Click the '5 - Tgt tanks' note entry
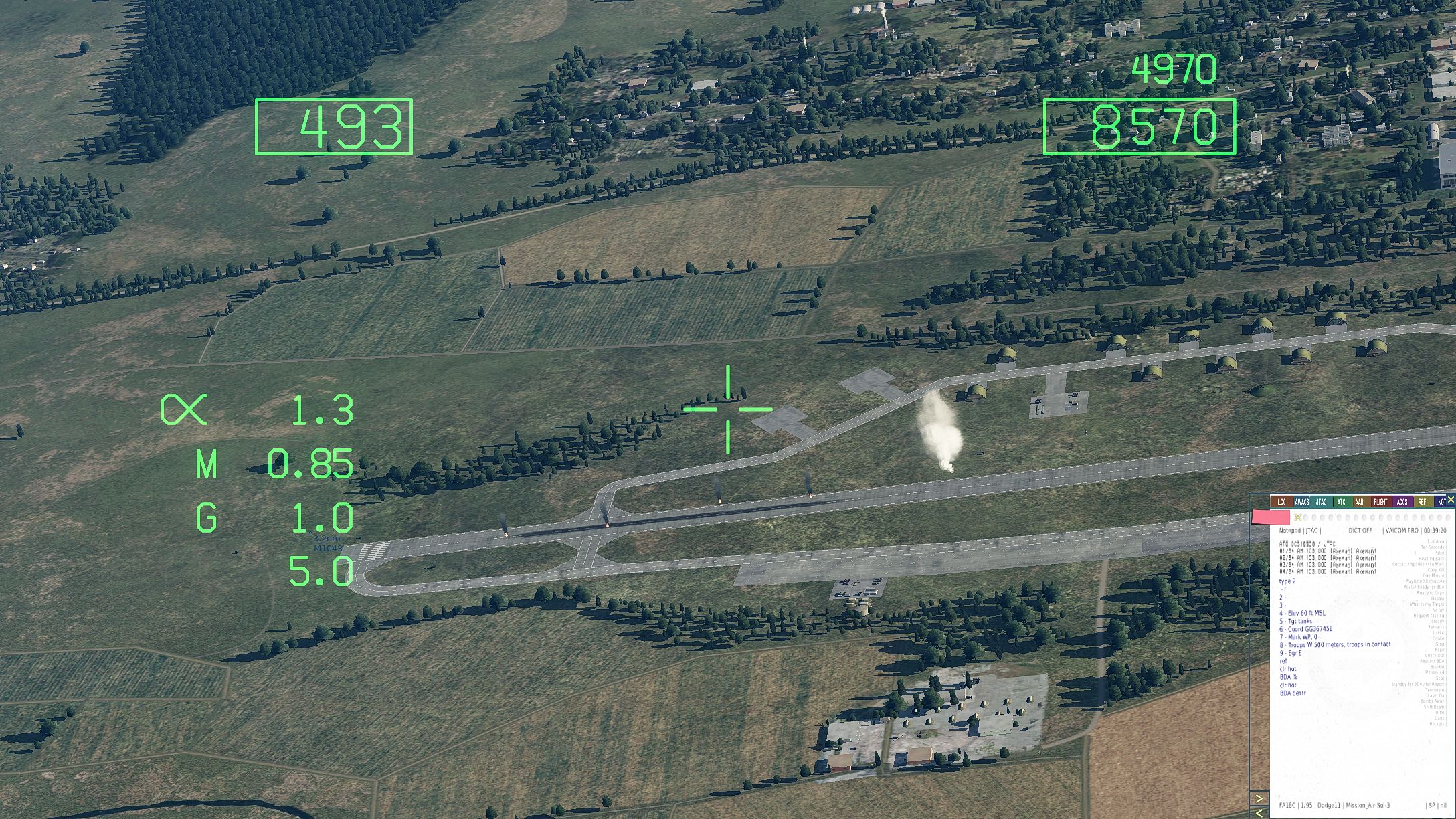The height and width of the screenshot is (819, 1456). point(1295,621)
